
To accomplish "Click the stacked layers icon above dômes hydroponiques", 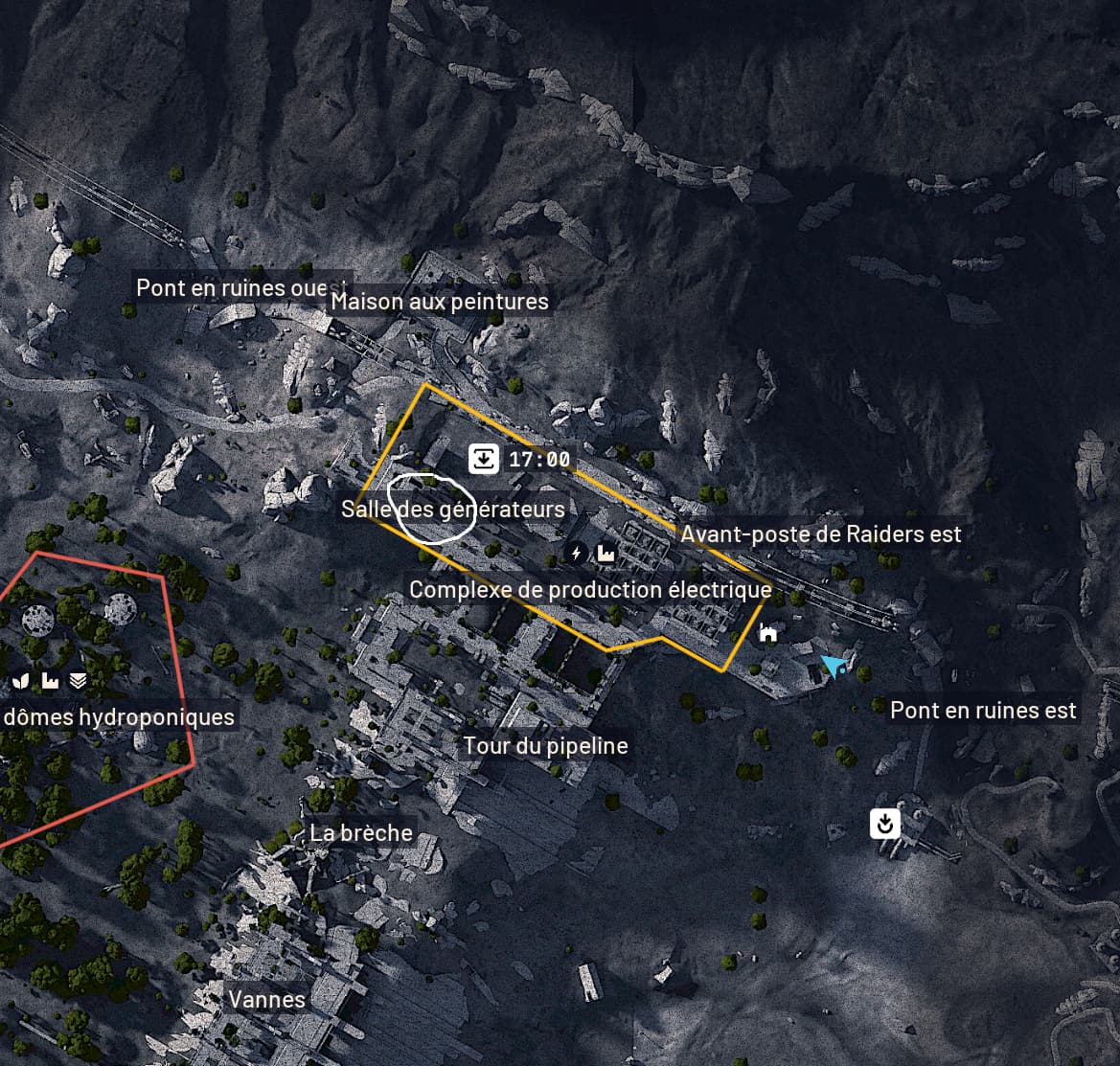I will pos(79,681).
